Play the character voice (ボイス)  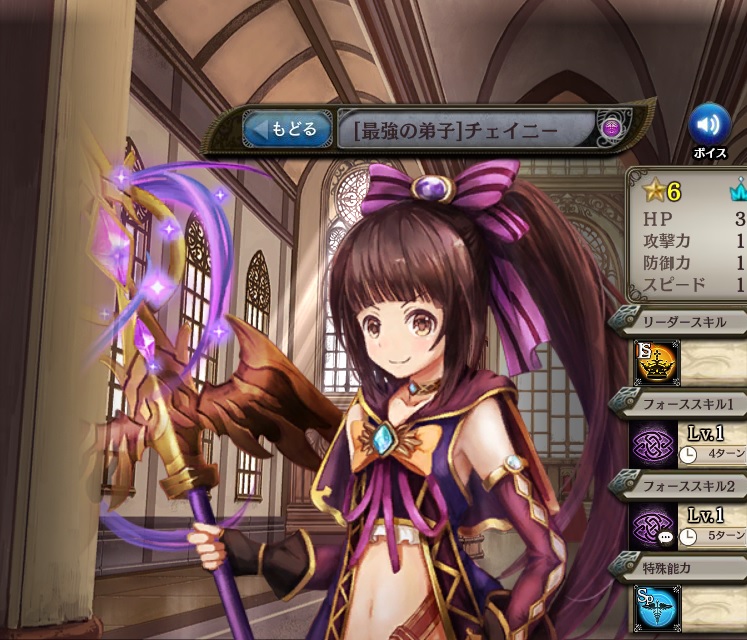point(708,125)
